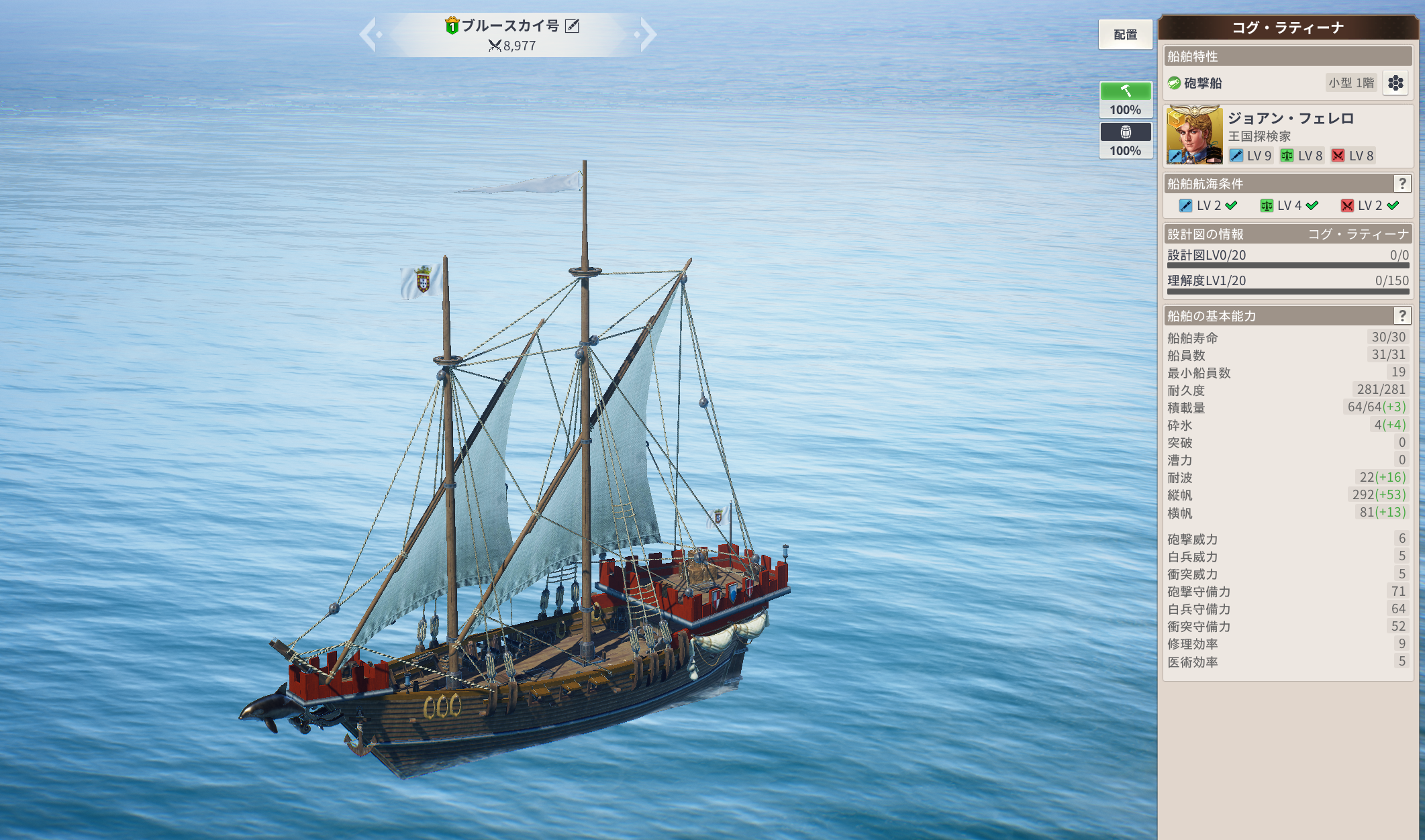This screenshot has width=1425, height=840.
Task: Show help for 船舶航海条件
Action: click(x=1402, y=184)
